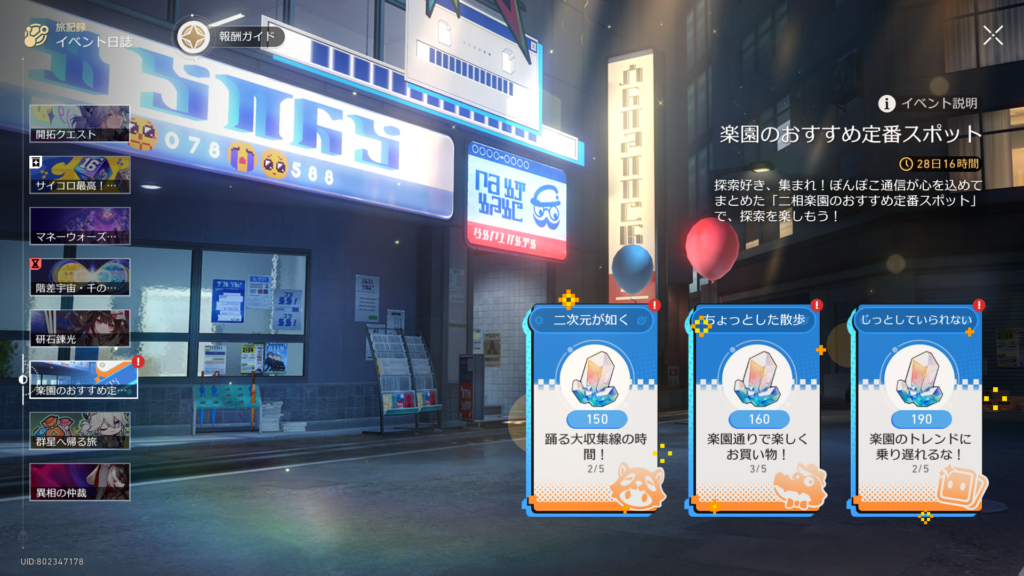1024x576 pixels.
Task: Switch to the 群星へ帰る旅 event tab
Action: [x=80, y=431]
